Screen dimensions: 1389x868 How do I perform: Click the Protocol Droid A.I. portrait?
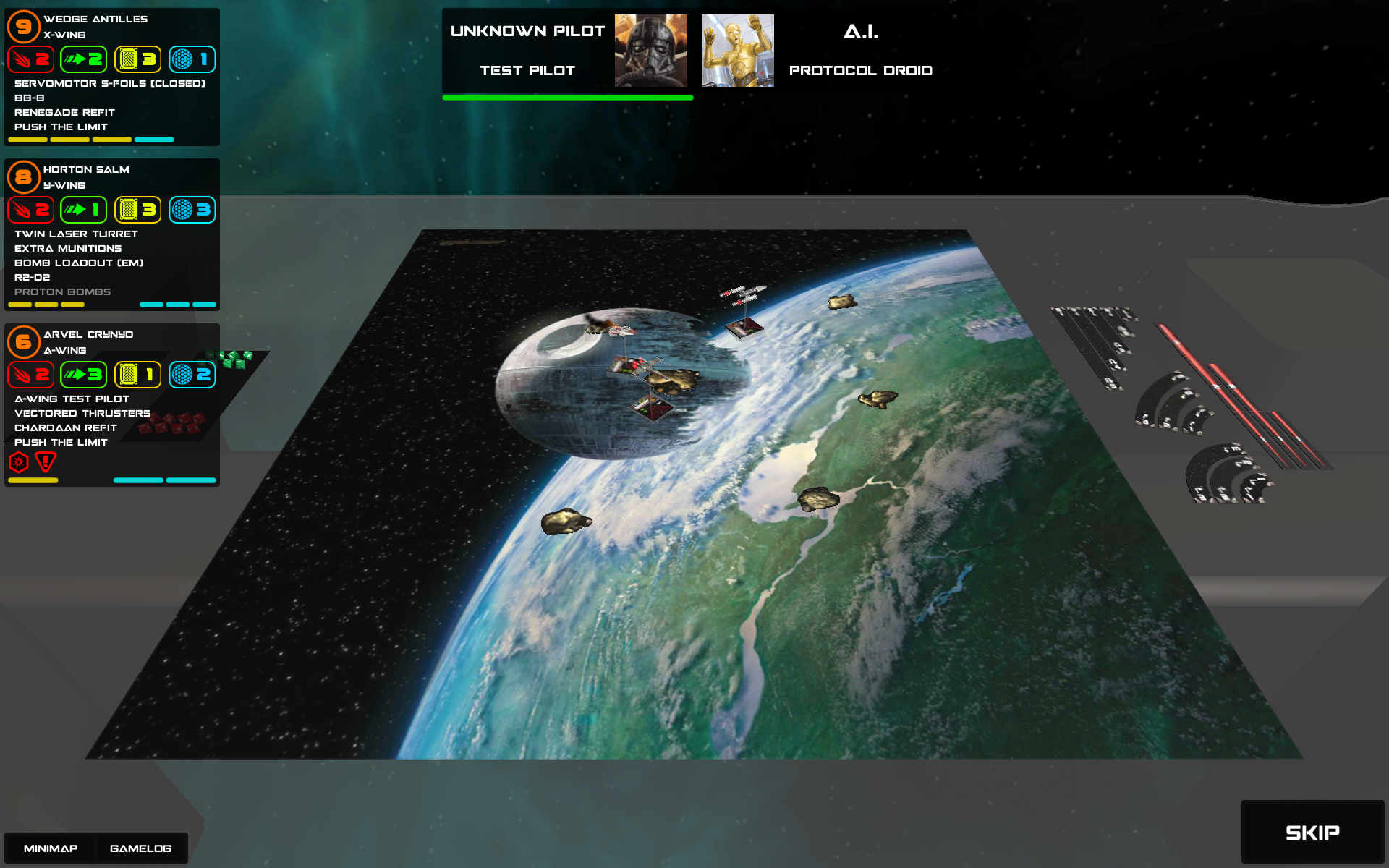[x=737, y=51]
